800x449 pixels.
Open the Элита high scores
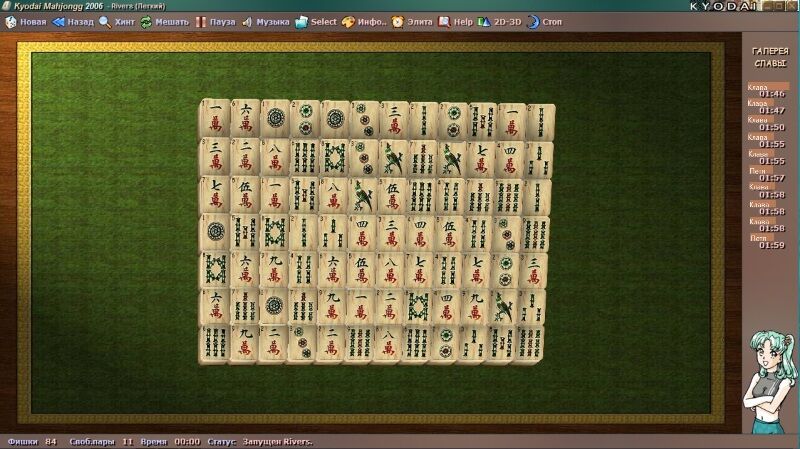pos(412,21)
